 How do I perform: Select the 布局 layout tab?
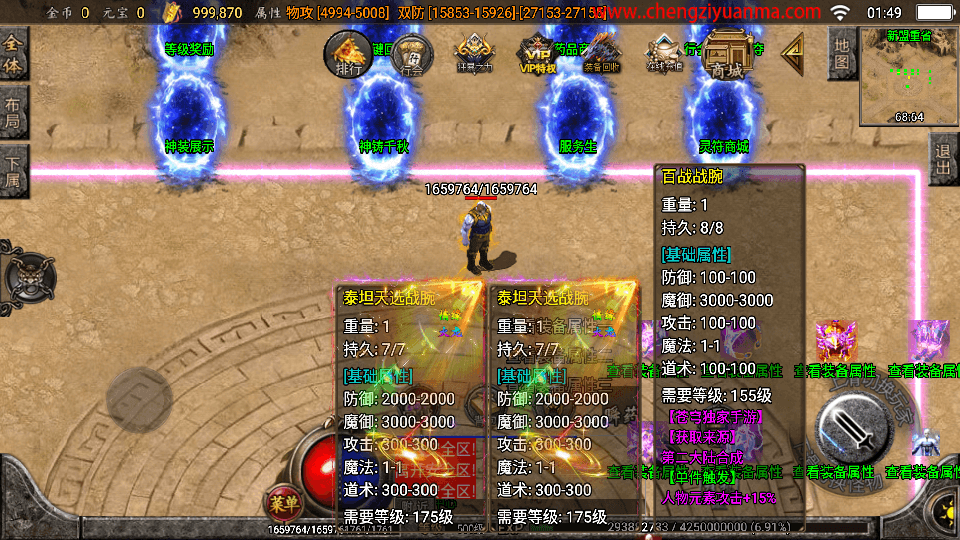pos(13,112)
